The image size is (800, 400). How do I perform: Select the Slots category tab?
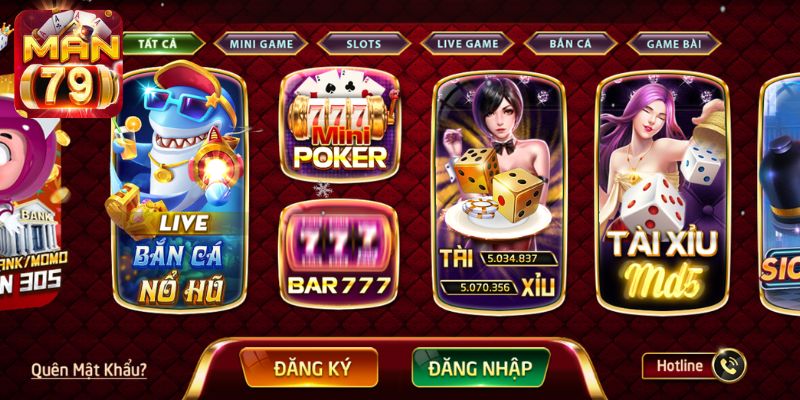[x=363, y=43]
